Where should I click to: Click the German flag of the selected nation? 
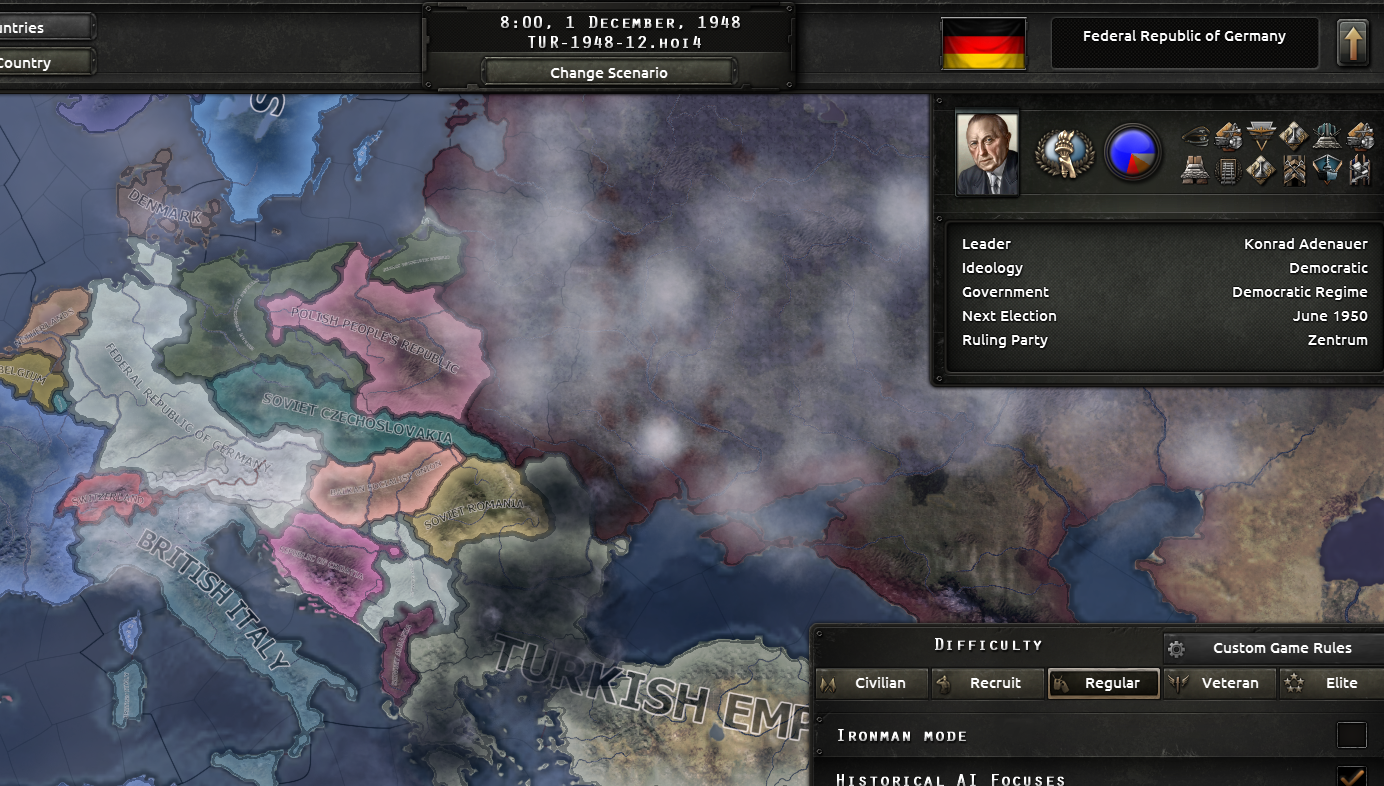click(982, 43)
